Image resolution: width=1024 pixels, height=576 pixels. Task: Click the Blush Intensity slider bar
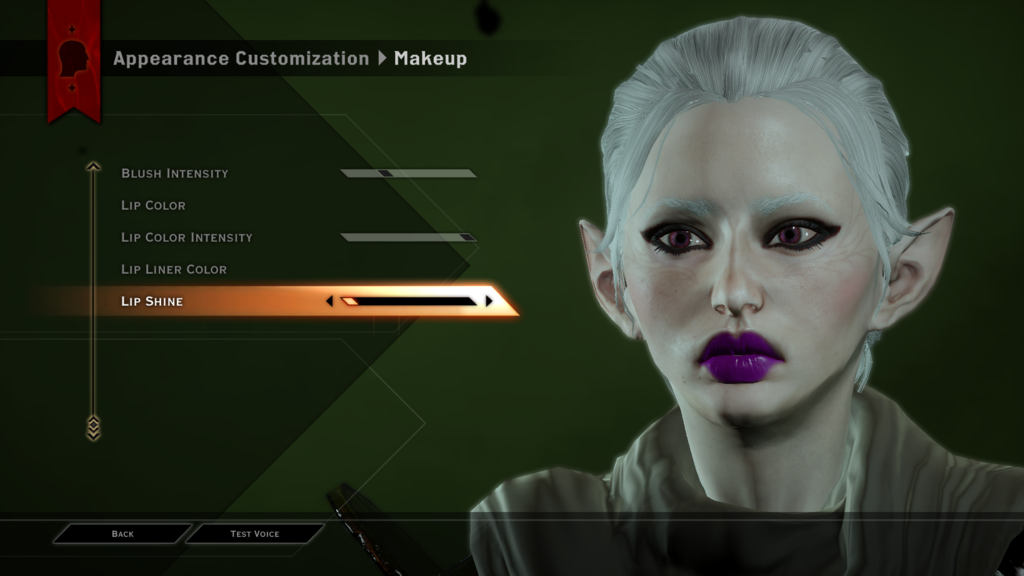click(408, 173)
